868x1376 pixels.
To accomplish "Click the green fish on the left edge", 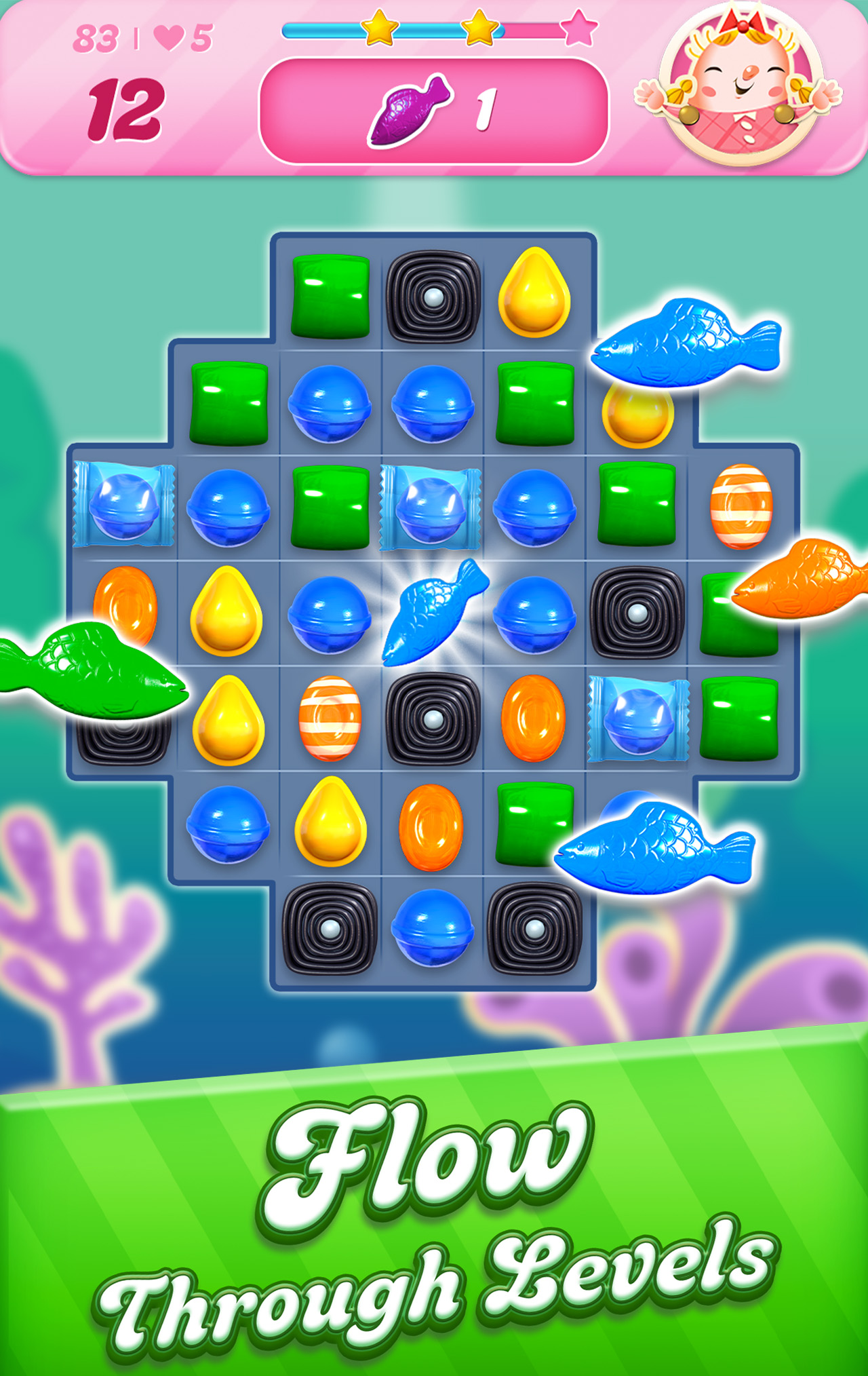I will (x=95, y=672).
